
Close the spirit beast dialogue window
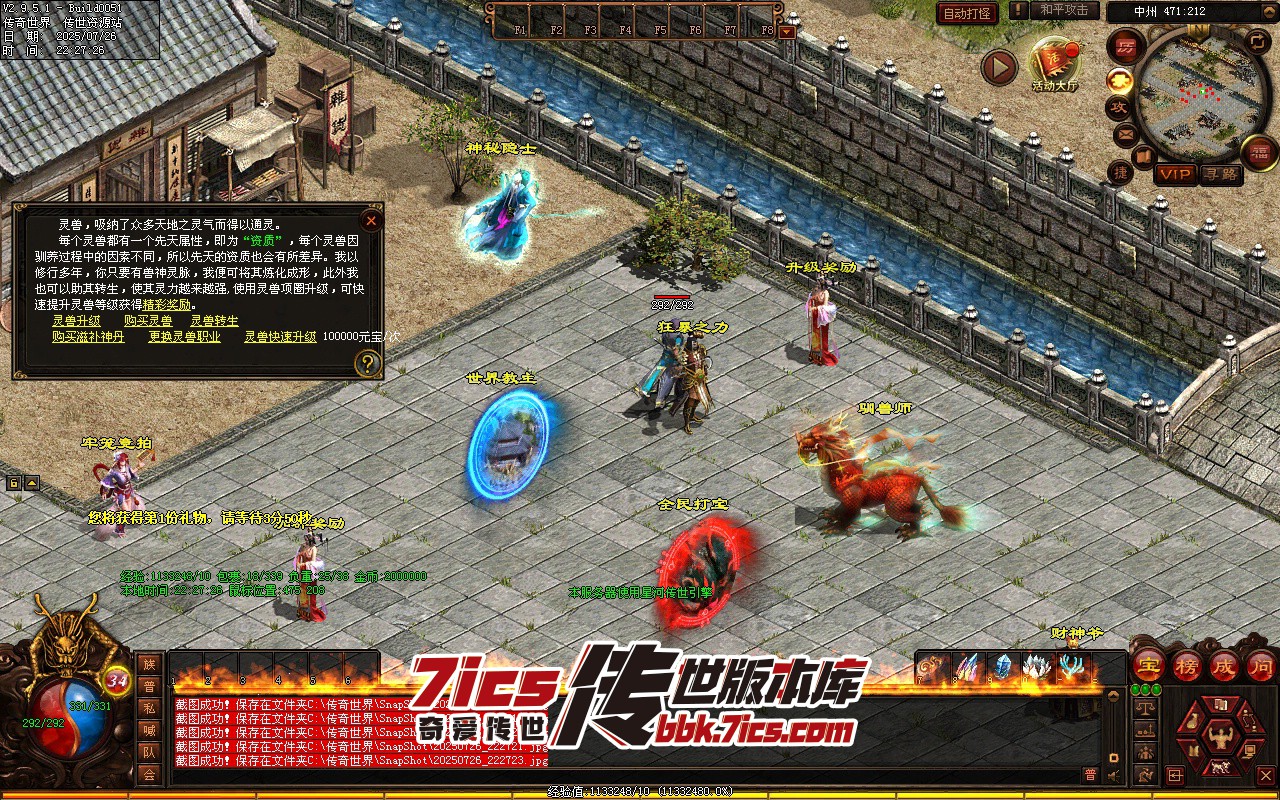pyautogui.click(x=371, y=220)
